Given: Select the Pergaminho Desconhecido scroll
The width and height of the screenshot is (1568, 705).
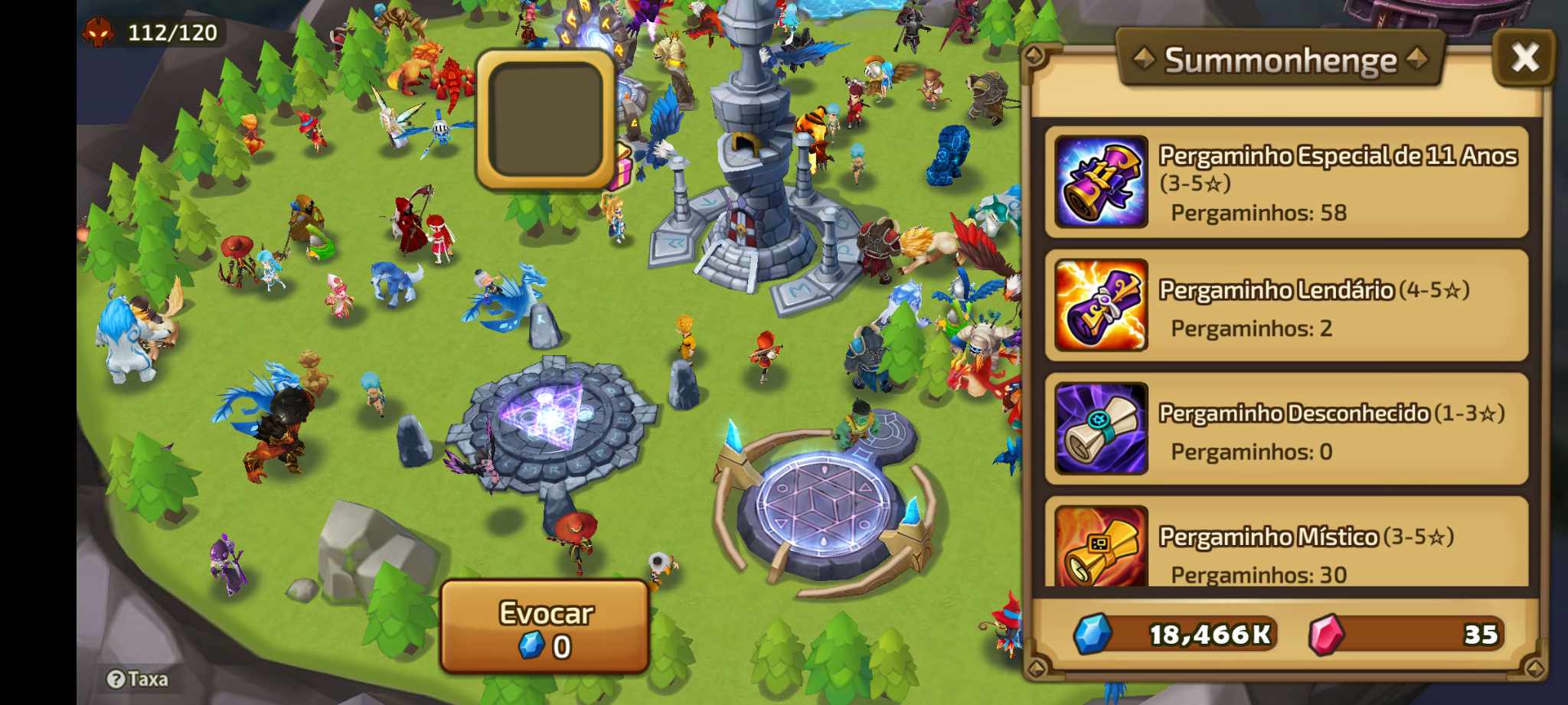Looking at the screenshot, I should click(x=1286, y=429).
